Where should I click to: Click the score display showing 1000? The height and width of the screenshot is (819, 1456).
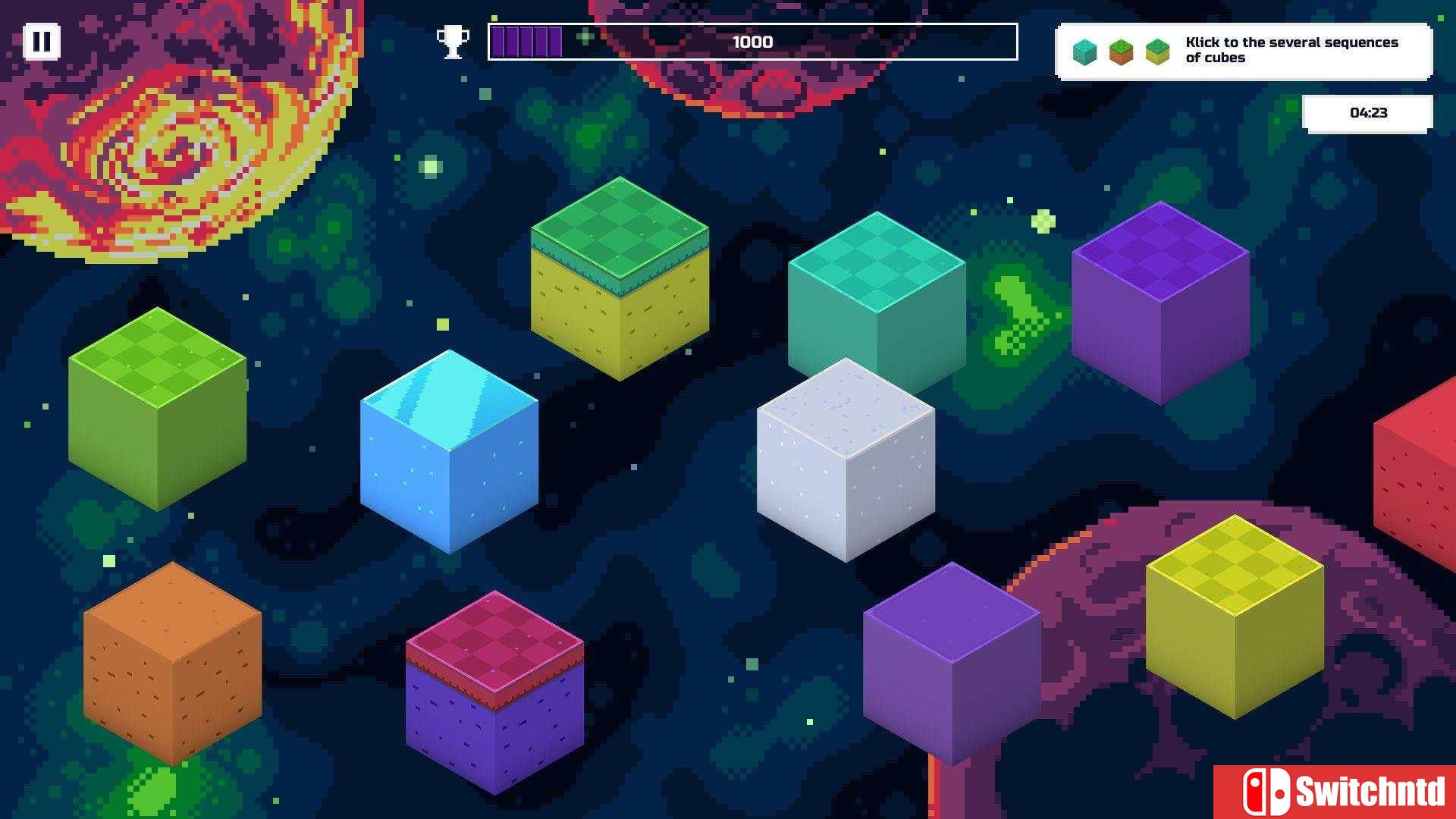tap(752, 42)
